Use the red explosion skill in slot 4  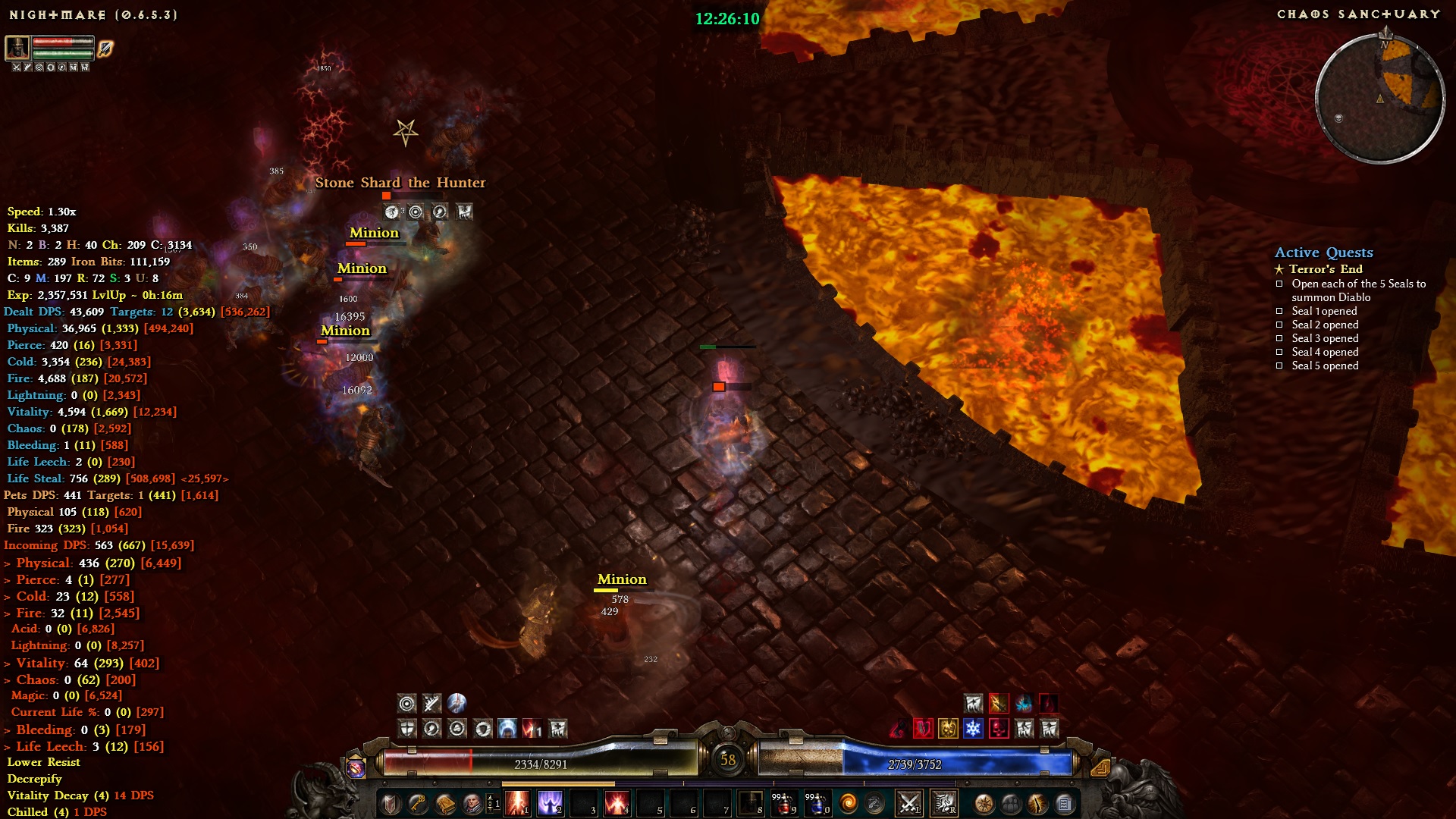coord(617,802)
